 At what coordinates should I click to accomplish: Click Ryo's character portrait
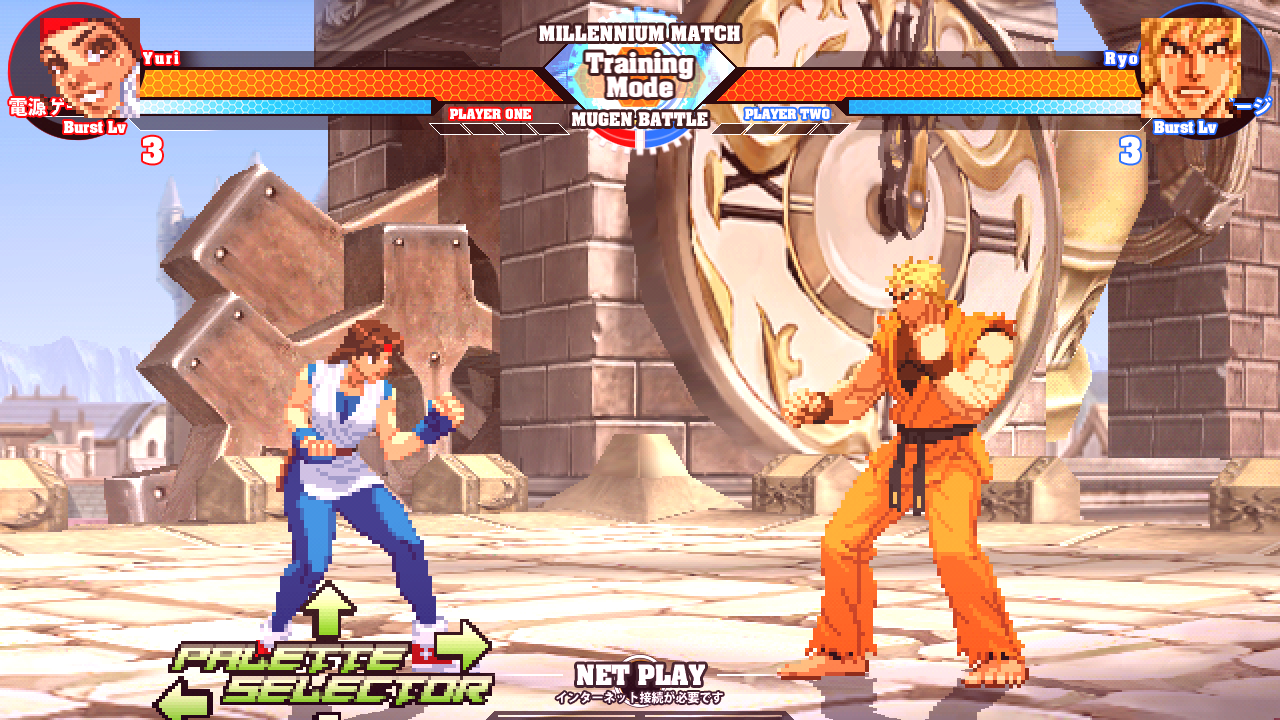(1190, 67)
